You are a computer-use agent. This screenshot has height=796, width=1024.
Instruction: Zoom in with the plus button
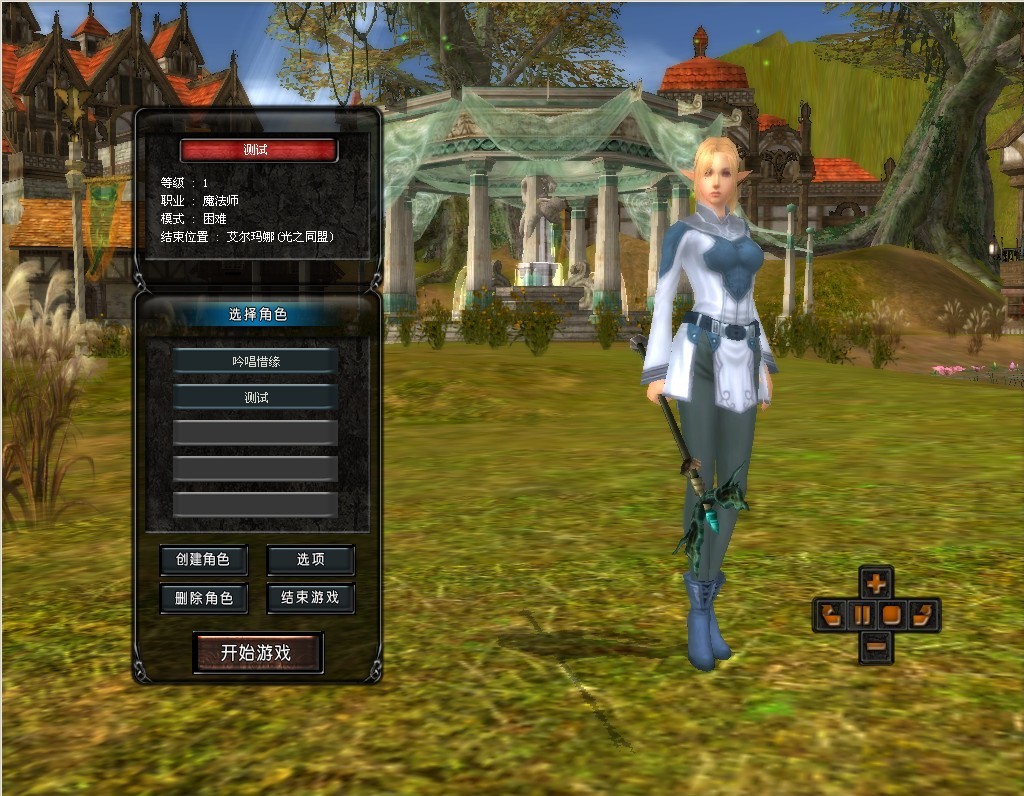click(876, 583)
